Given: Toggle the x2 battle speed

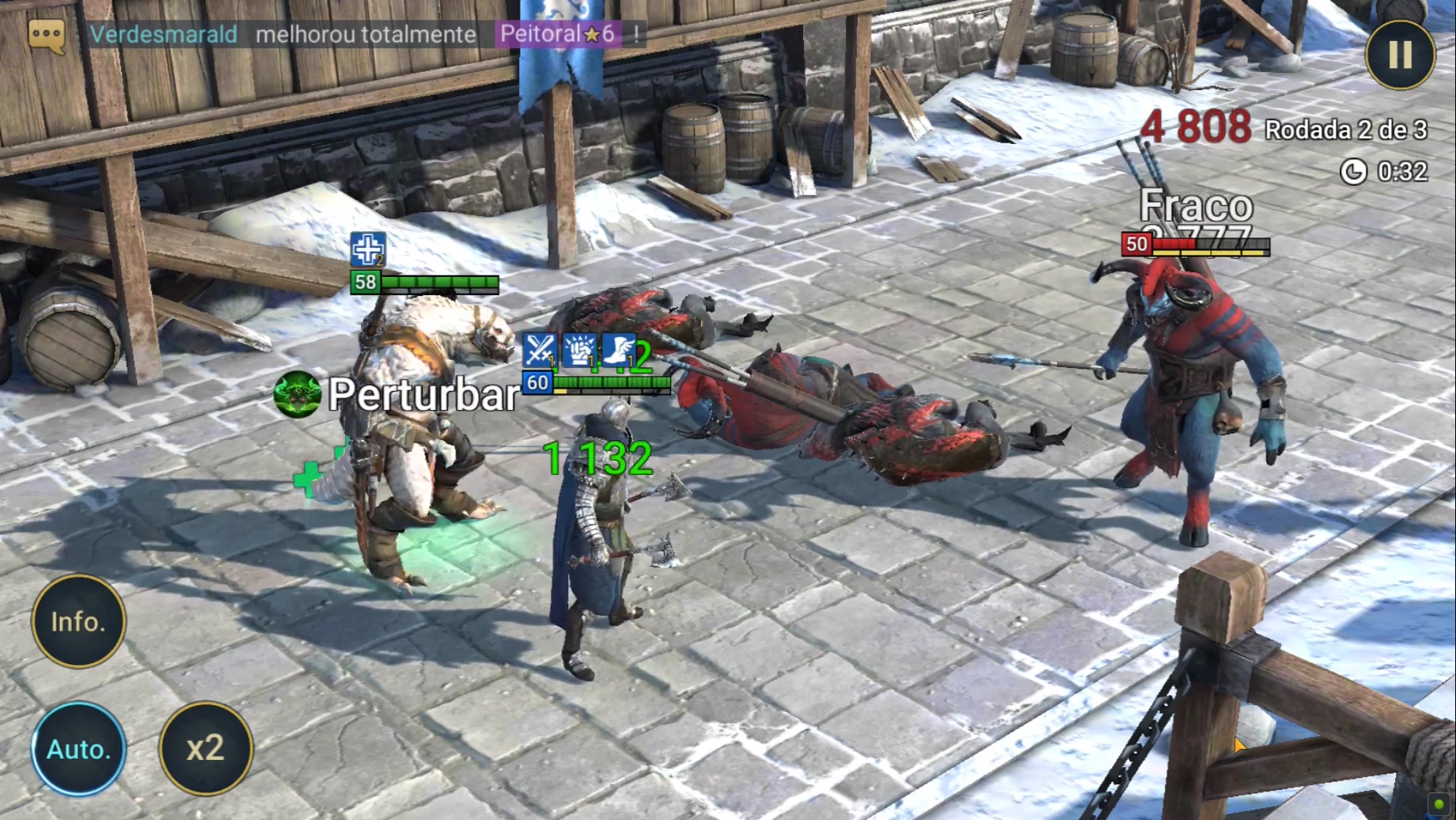Looking at the screenshot, I should coord(206,749).
